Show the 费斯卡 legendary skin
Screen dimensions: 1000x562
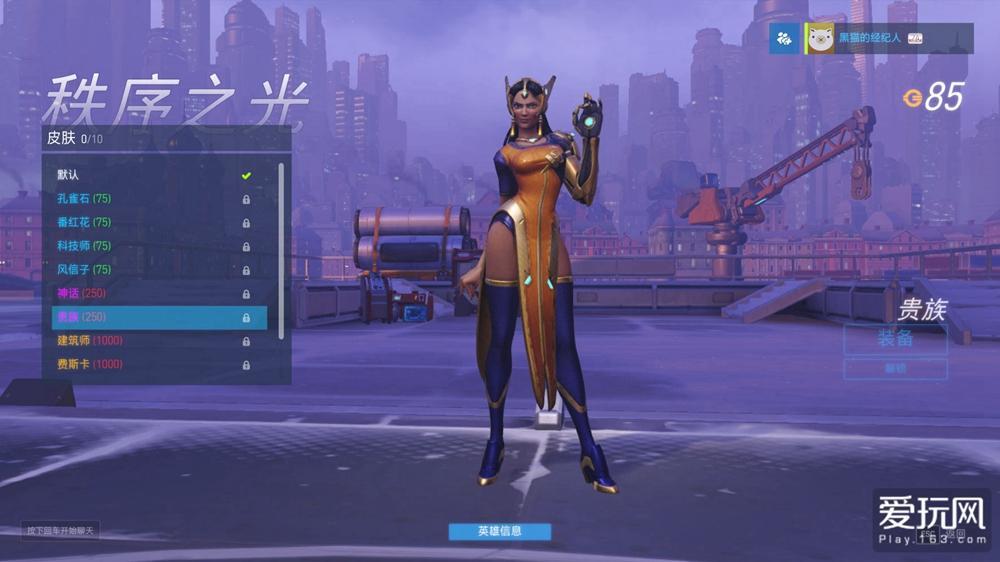click(150, 365)
